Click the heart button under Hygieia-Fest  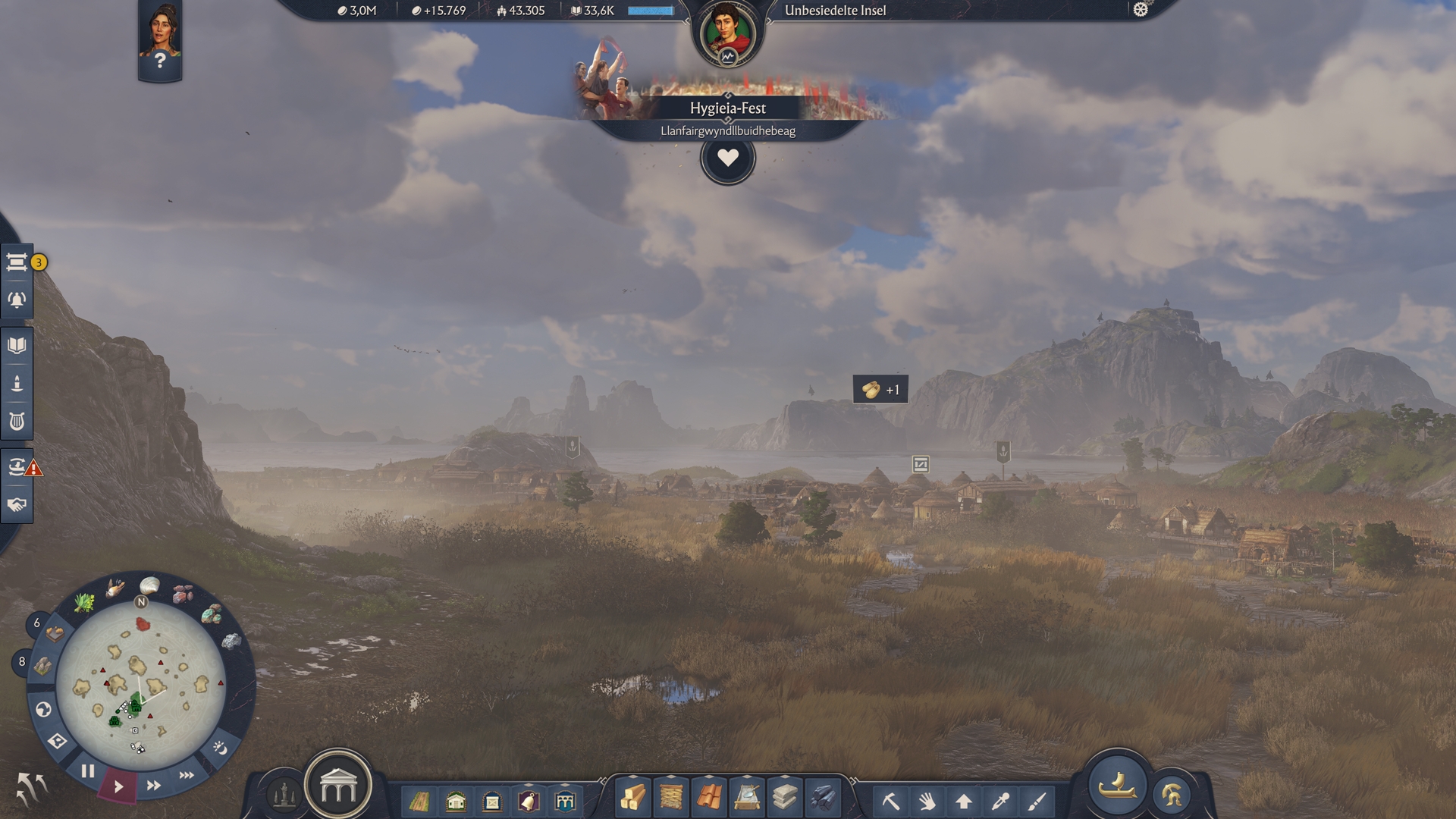point(727,158)
